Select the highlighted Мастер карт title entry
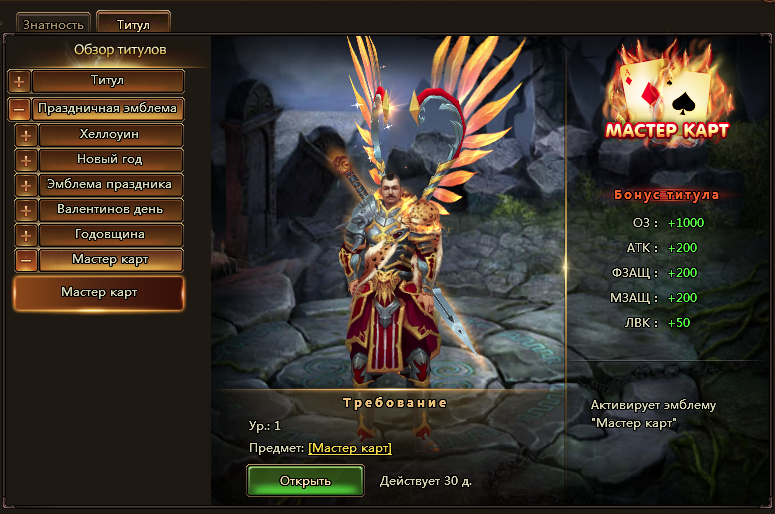 98,293
